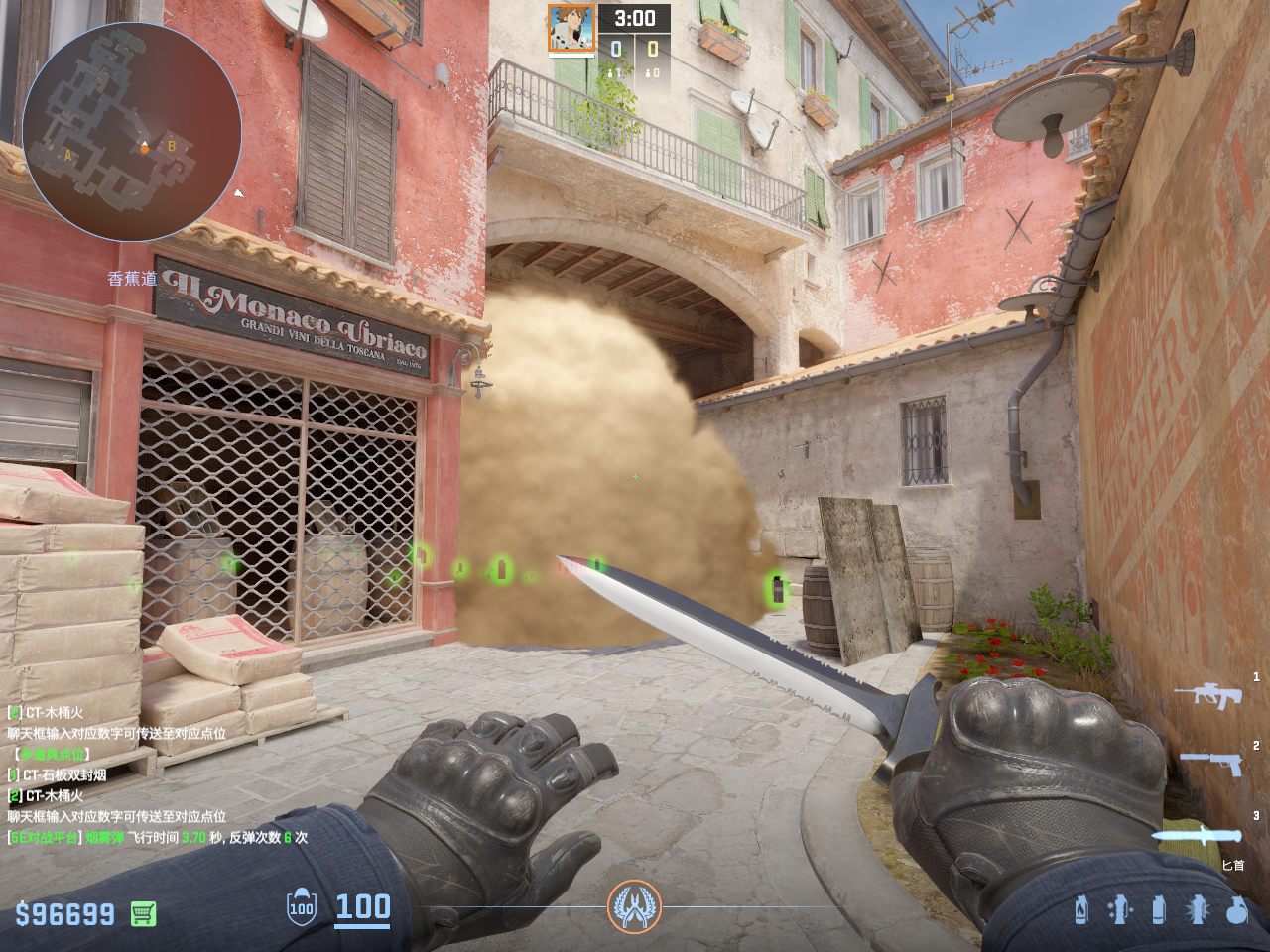Click the A site marker on radar

pyautogui.click(x=67, y=155)
